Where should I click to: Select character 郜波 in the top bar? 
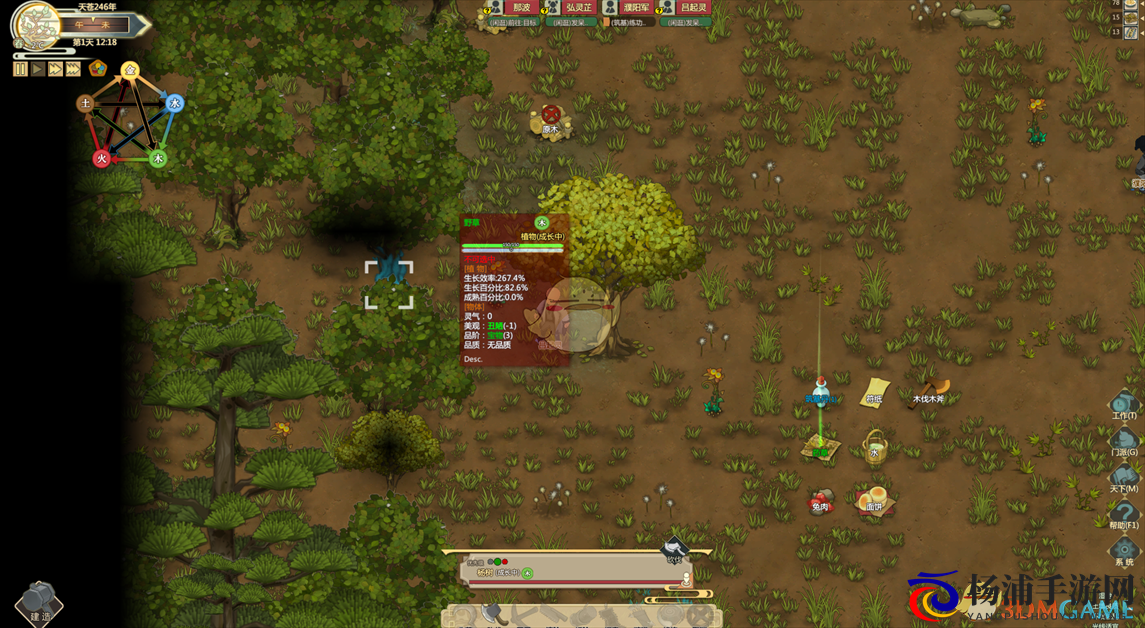click(x=521, y=8)
